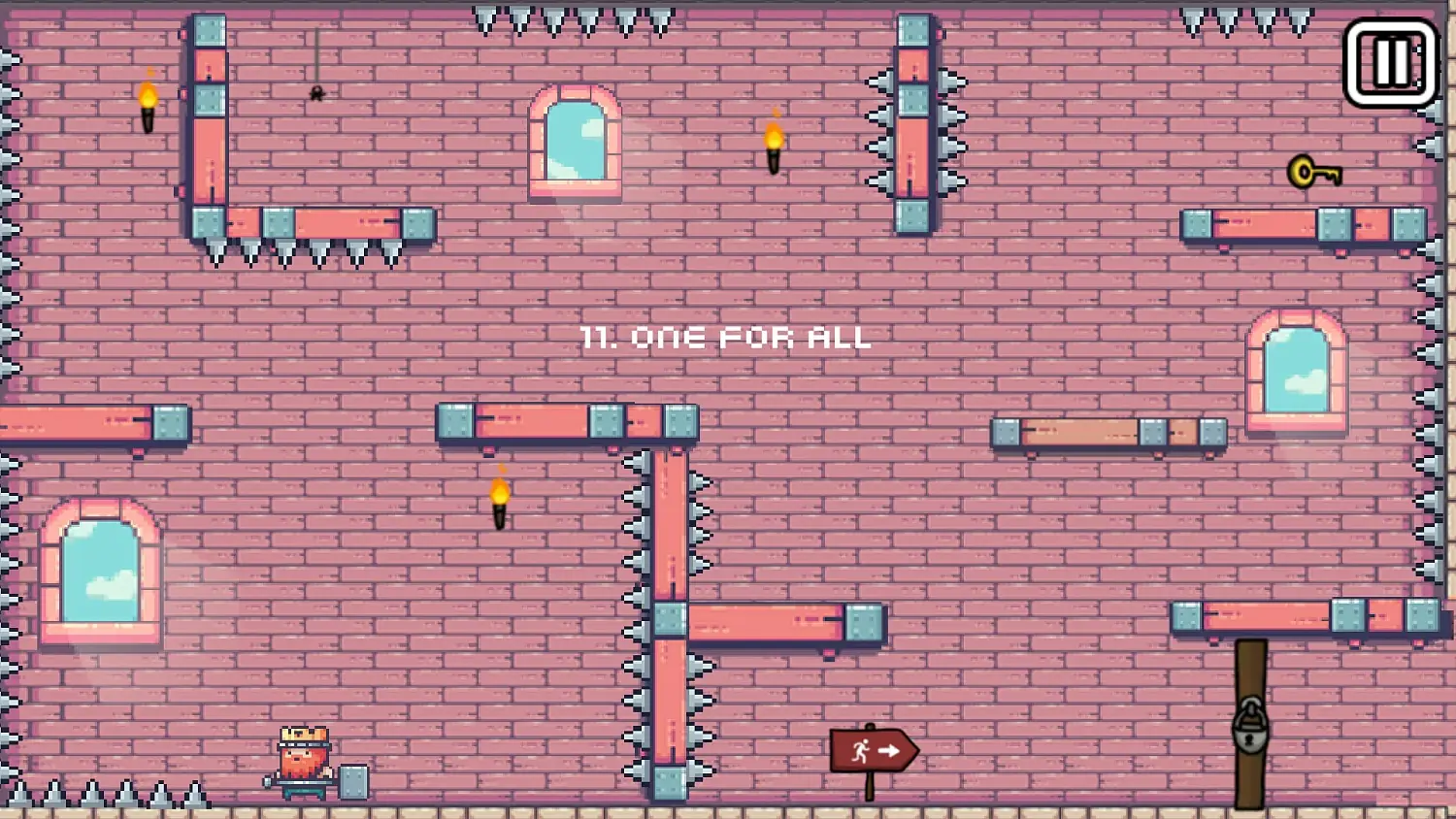Image resolution: width=1456 pixels, height=819 pixels.
Task: Click the upside-down spikes on the ceiling
Action: [553, 17]
